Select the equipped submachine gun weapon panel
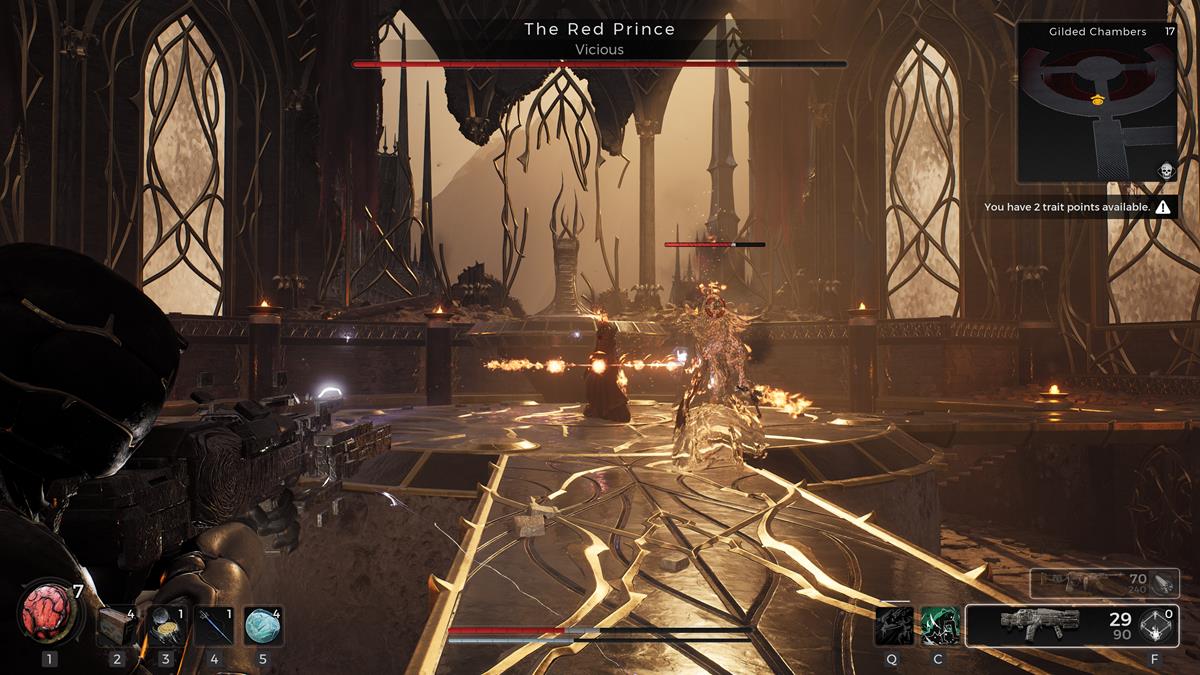 pos(1048,625)
